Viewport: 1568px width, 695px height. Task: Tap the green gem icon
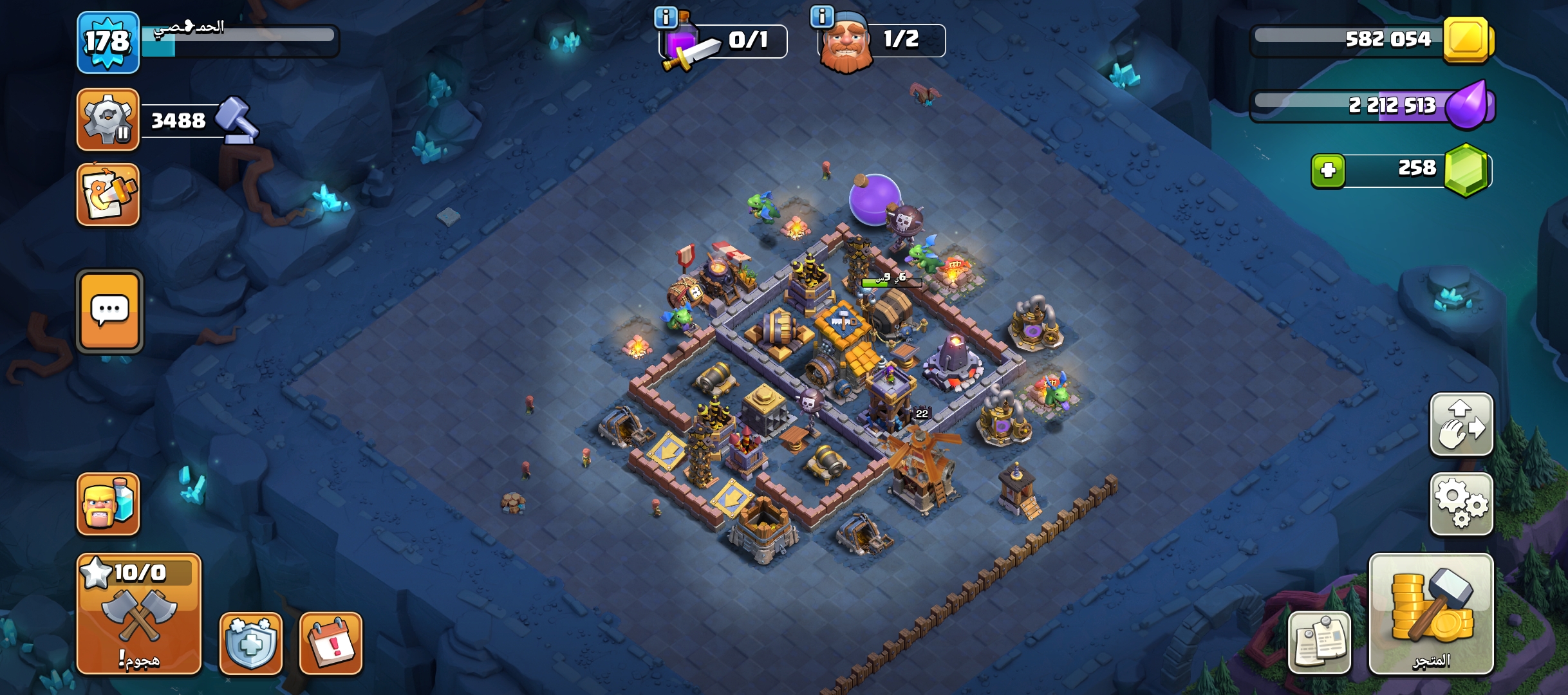tap(1466, 170)
